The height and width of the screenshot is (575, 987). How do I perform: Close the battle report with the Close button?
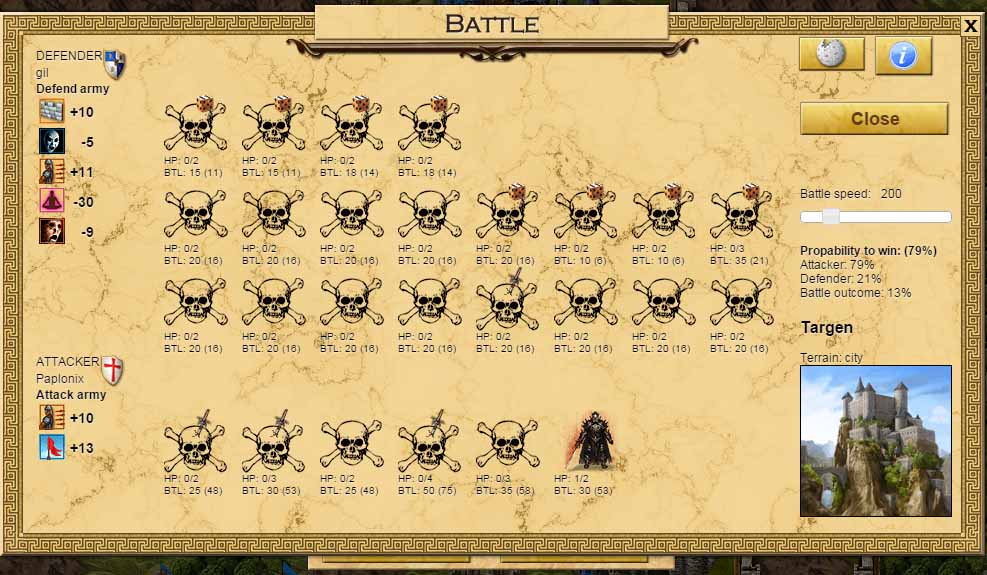874,118
